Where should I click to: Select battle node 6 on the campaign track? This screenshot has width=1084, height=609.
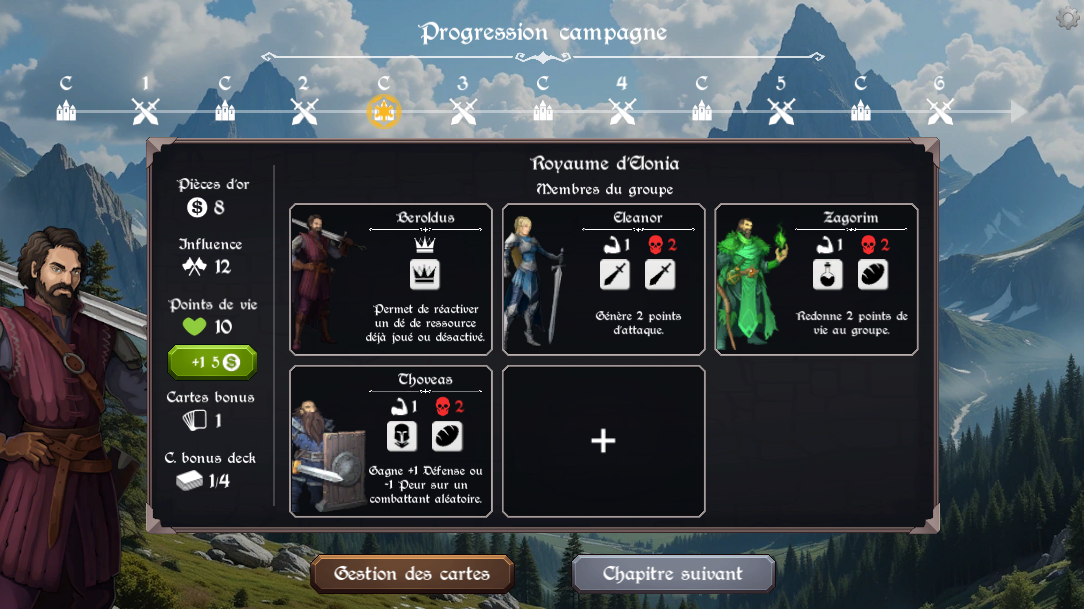tap(940, 111)
